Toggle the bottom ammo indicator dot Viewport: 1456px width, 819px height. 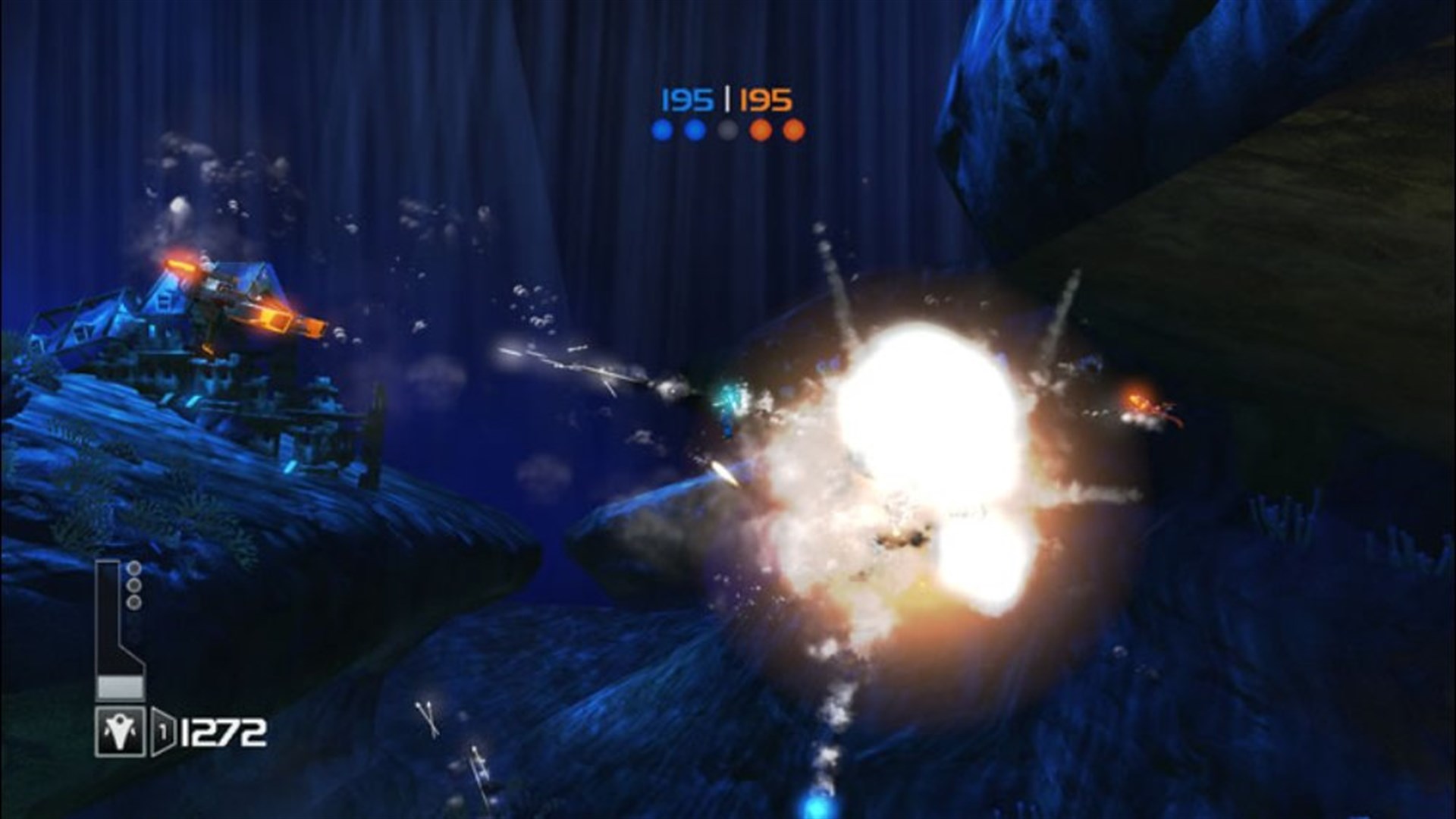(133, 601)
